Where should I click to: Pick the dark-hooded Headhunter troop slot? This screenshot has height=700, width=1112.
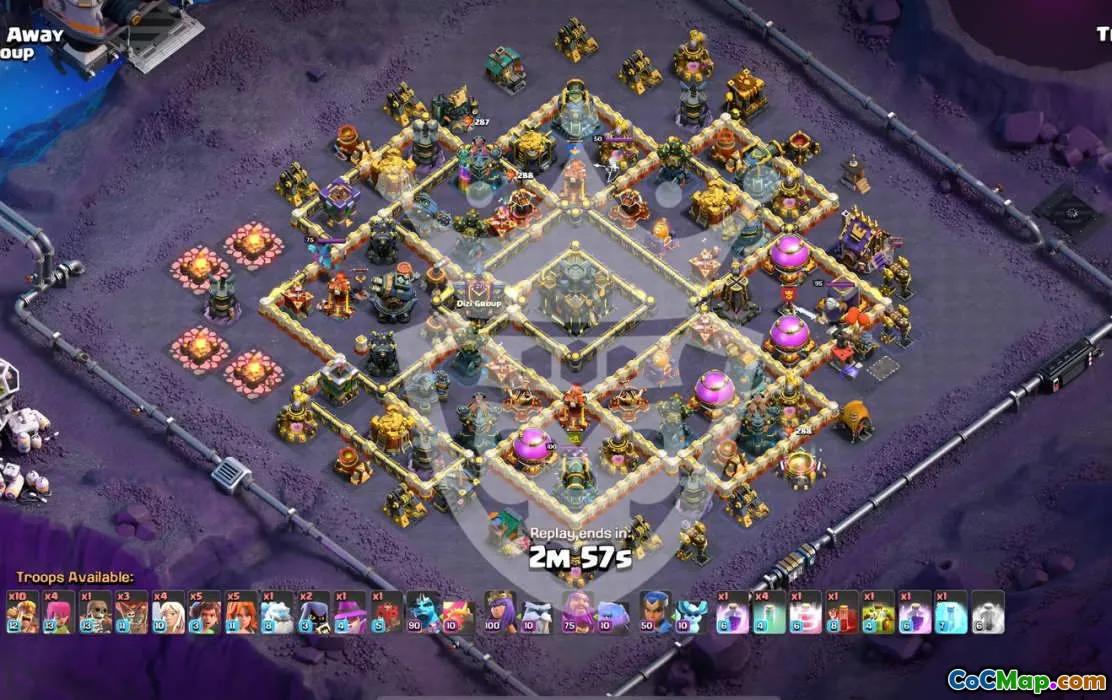pos(313,612)
